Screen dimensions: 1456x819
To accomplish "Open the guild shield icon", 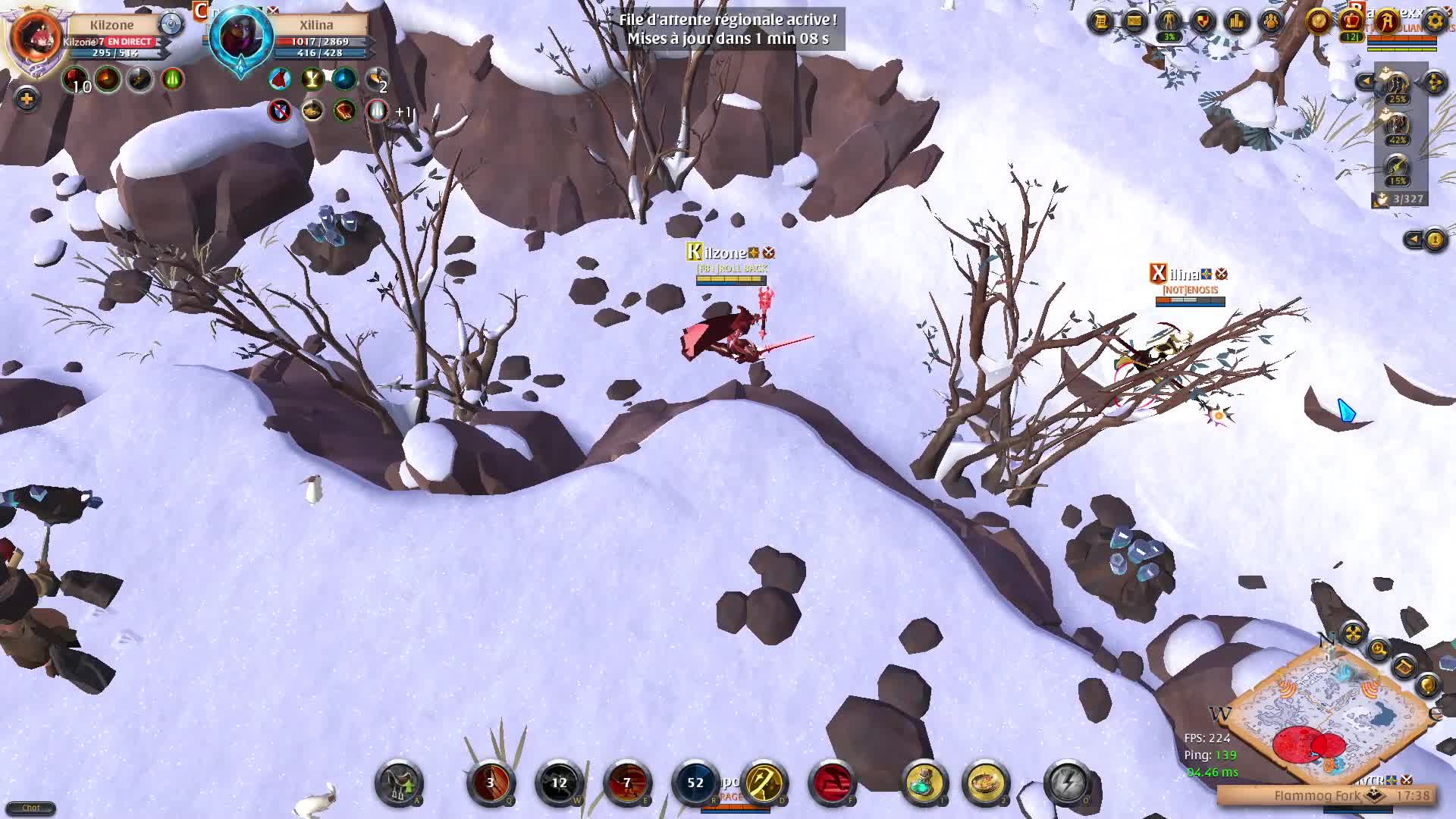I will (x=1203, y=21).
